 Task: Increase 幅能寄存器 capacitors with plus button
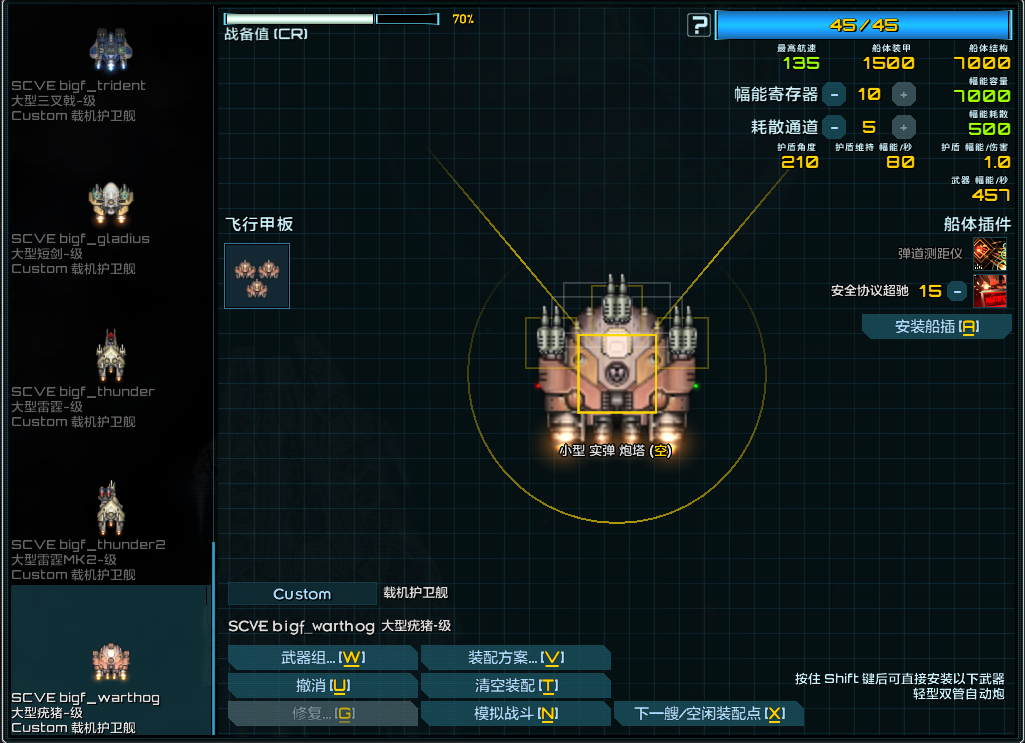903,95
